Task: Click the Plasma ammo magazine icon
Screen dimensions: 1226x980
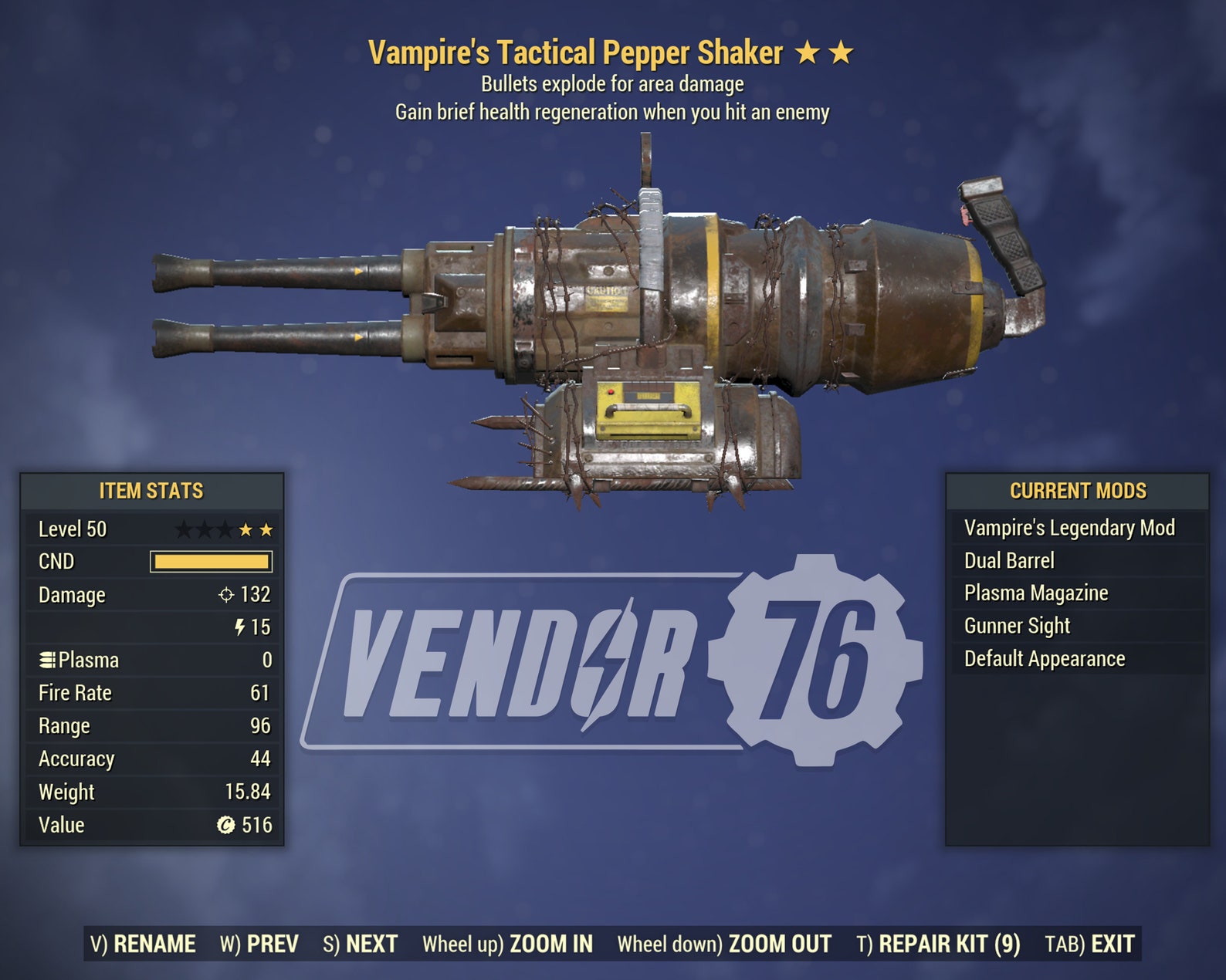Action: [x=49, y=660]
